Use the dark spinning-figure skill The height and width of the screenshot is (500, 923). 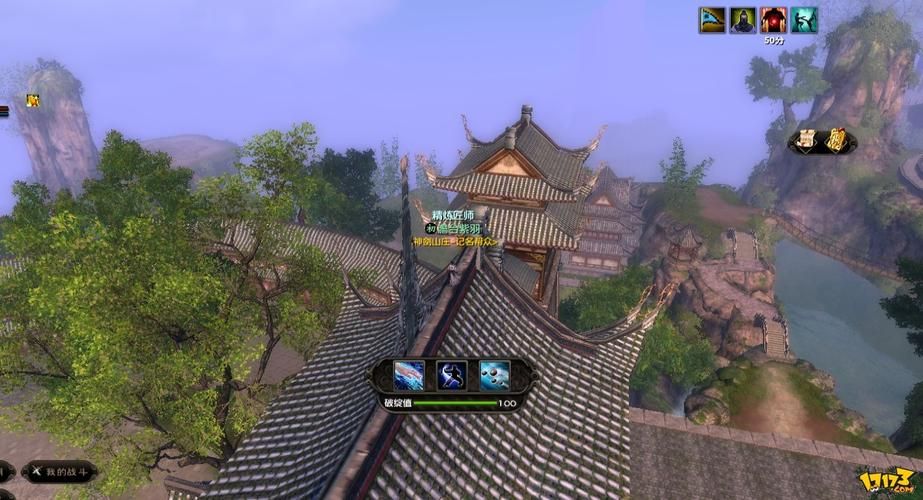[452, 375]
